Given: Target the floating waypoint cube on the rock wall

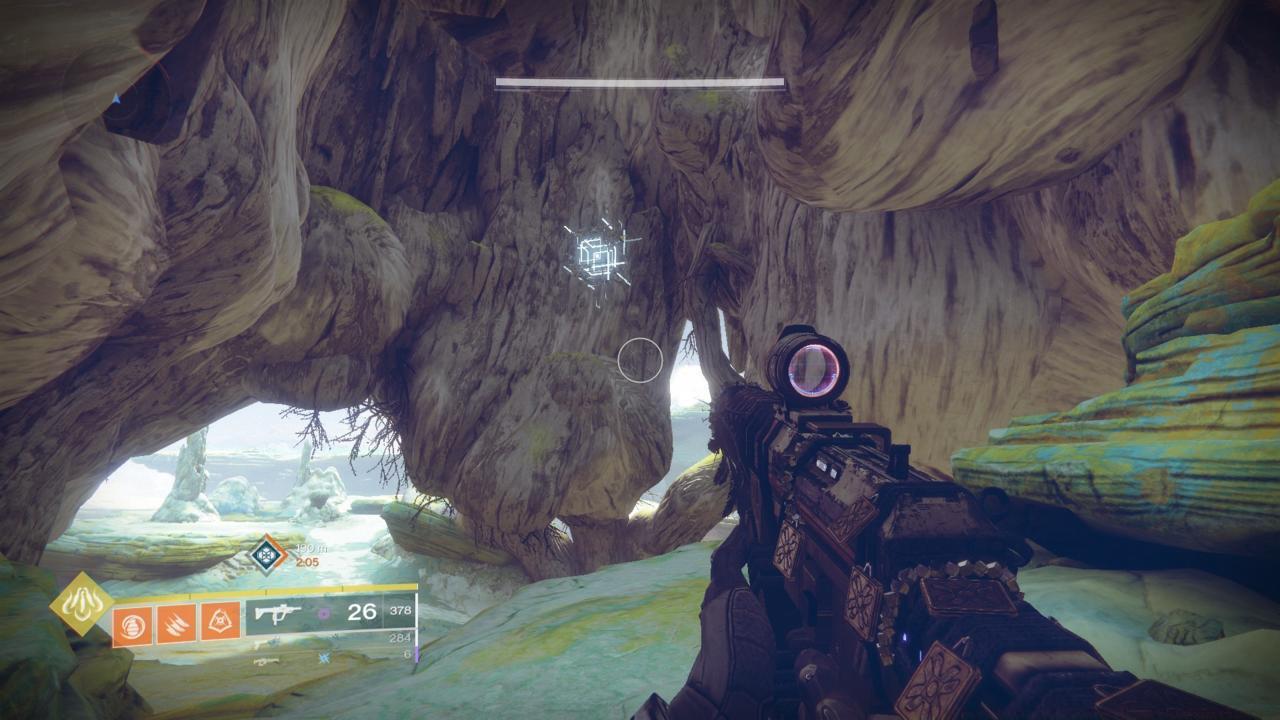Looking at the screenshot, I should point(597,255).
